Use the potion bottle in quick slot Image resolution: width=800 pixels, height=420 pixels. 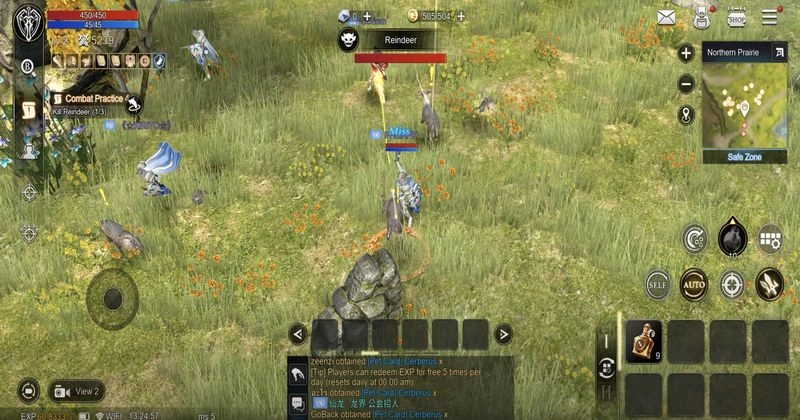point(643,341)
